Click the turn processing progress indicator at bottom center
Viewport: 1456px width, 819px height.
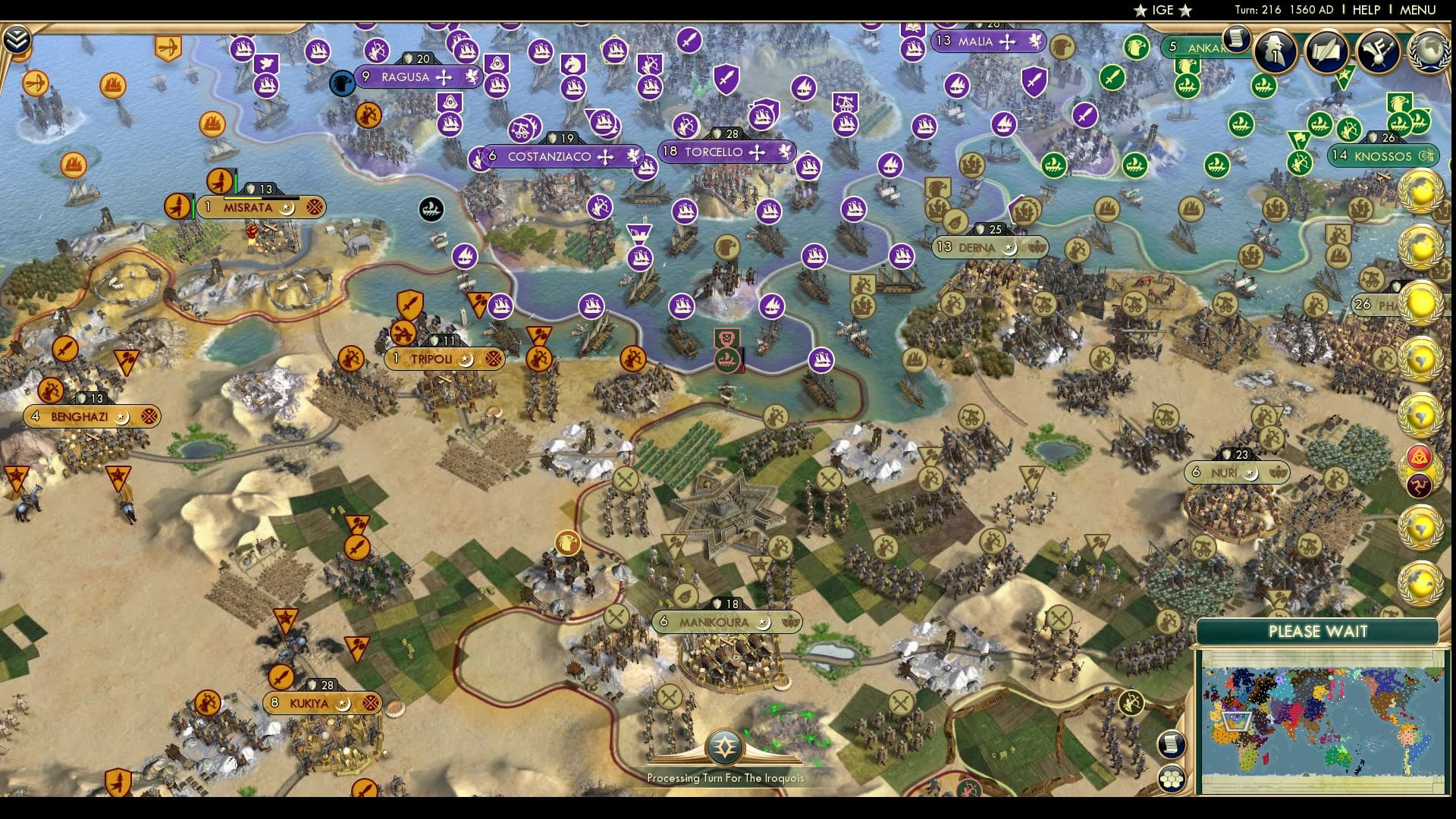(726, 747)
